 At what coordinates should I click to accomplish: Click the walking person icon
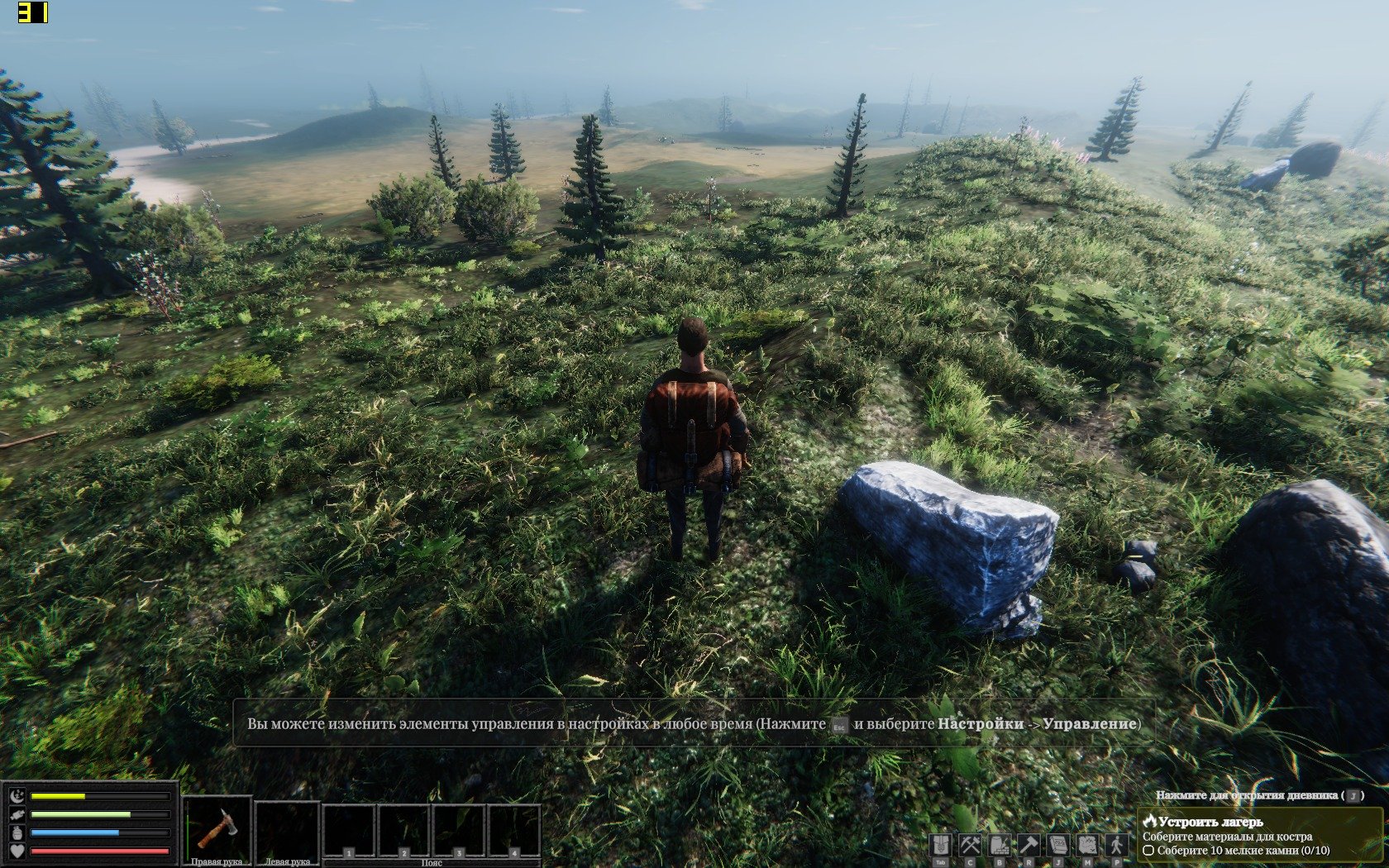tap(1117, 845)
